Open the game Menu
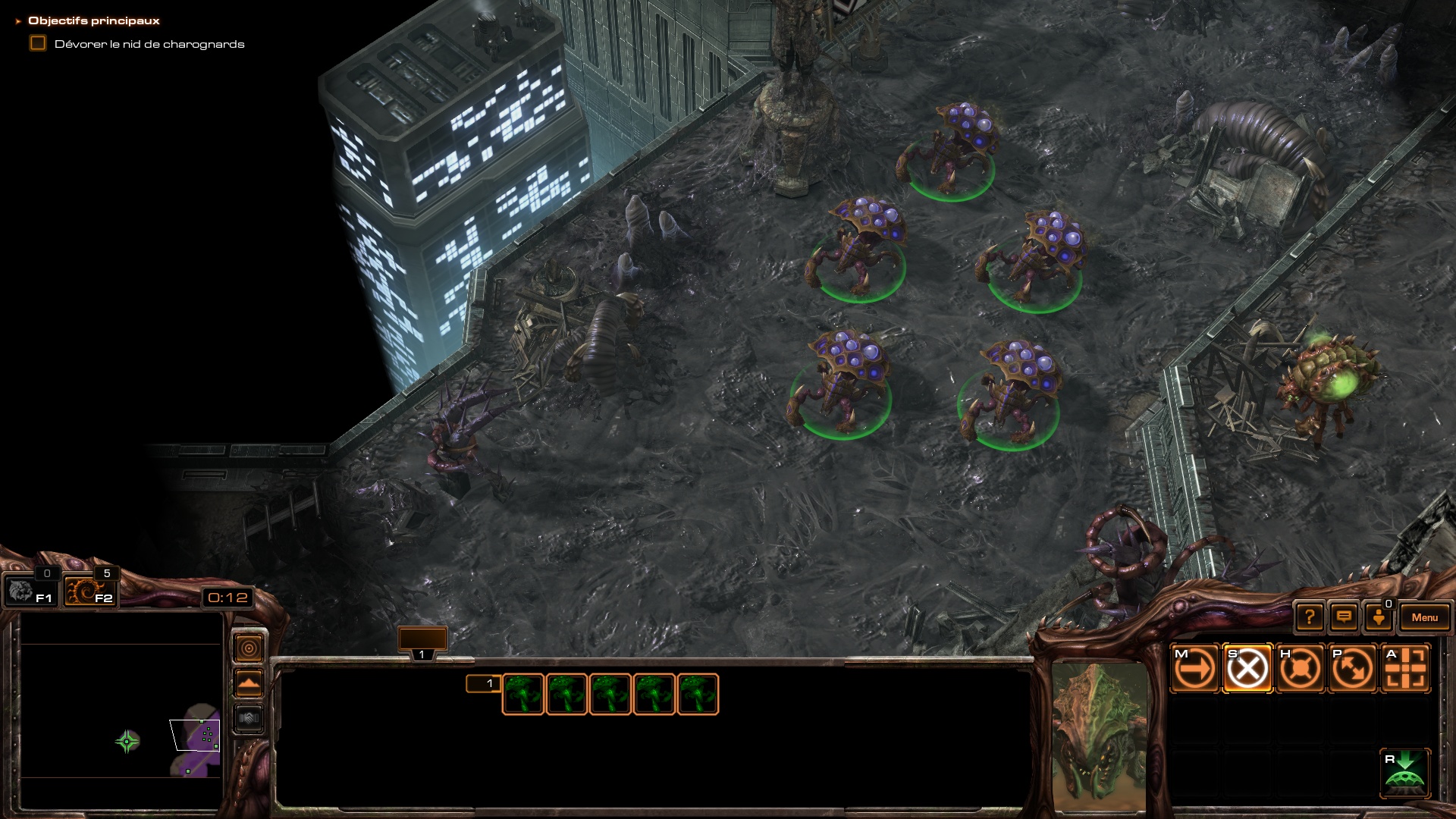The height and width of the screenshot is (819, 1456). 1424,617
